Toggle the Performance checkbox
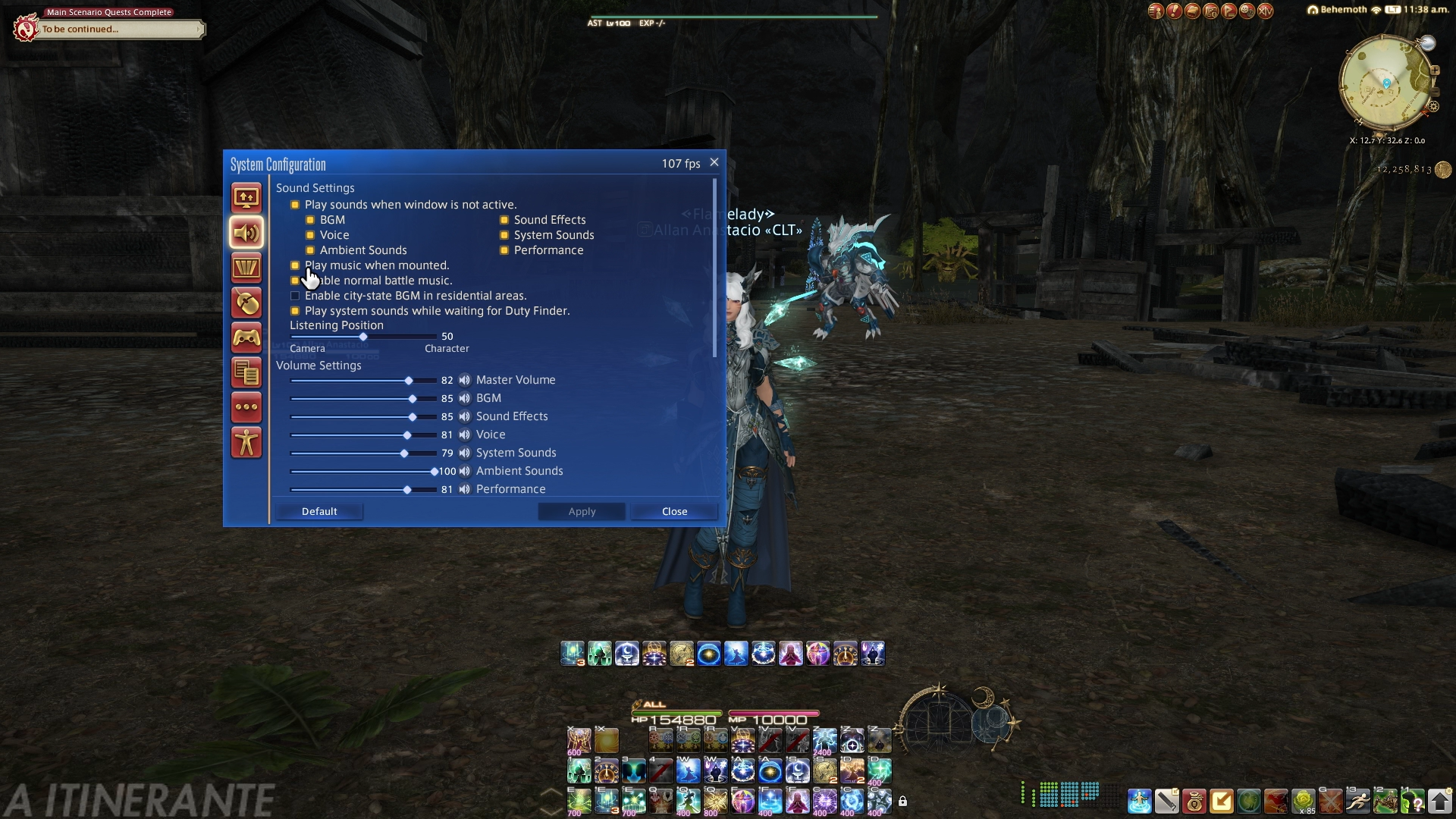The image size is (1456, 819). click(504, 250)
